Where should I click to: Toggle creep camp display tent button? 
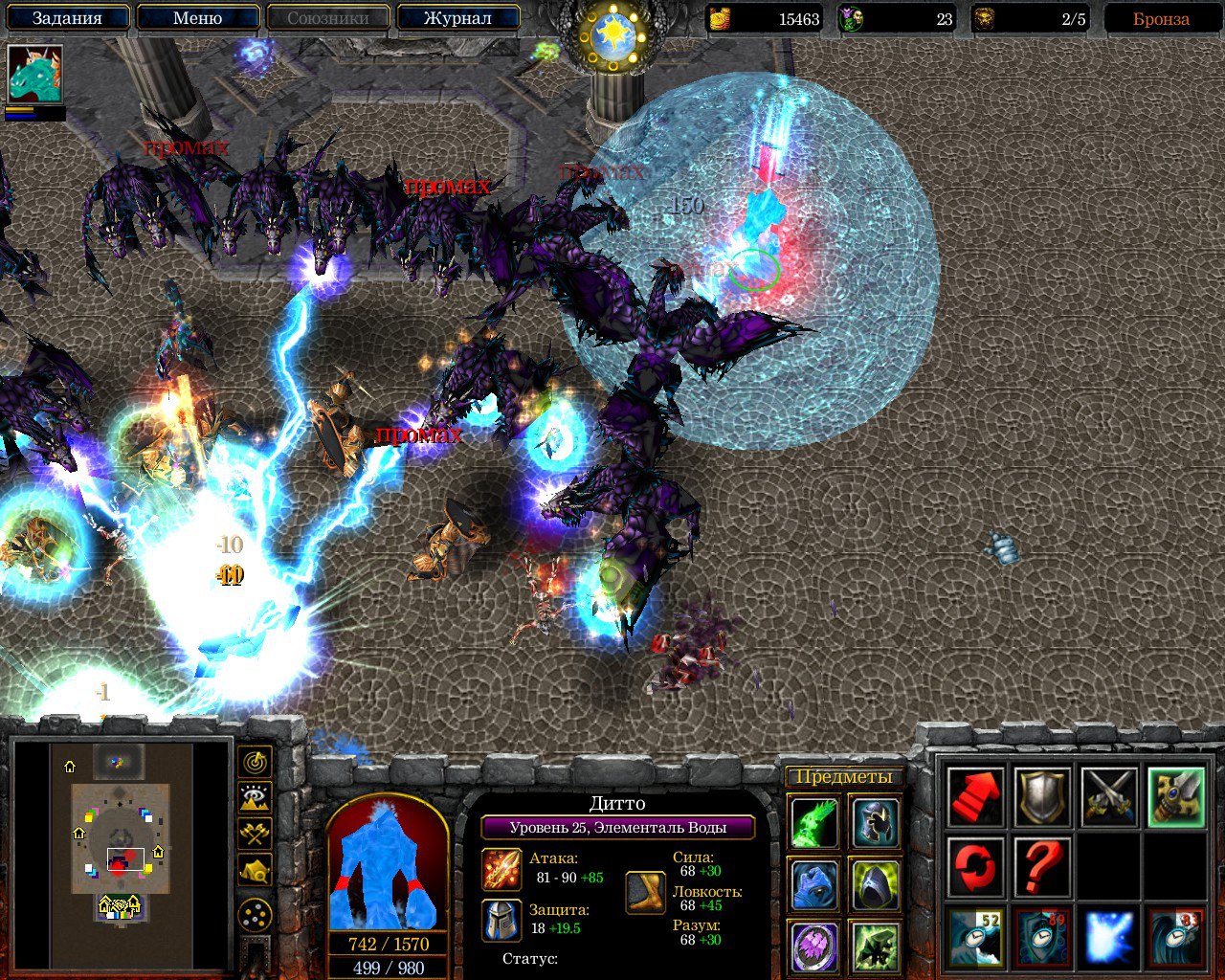point(255,869)
